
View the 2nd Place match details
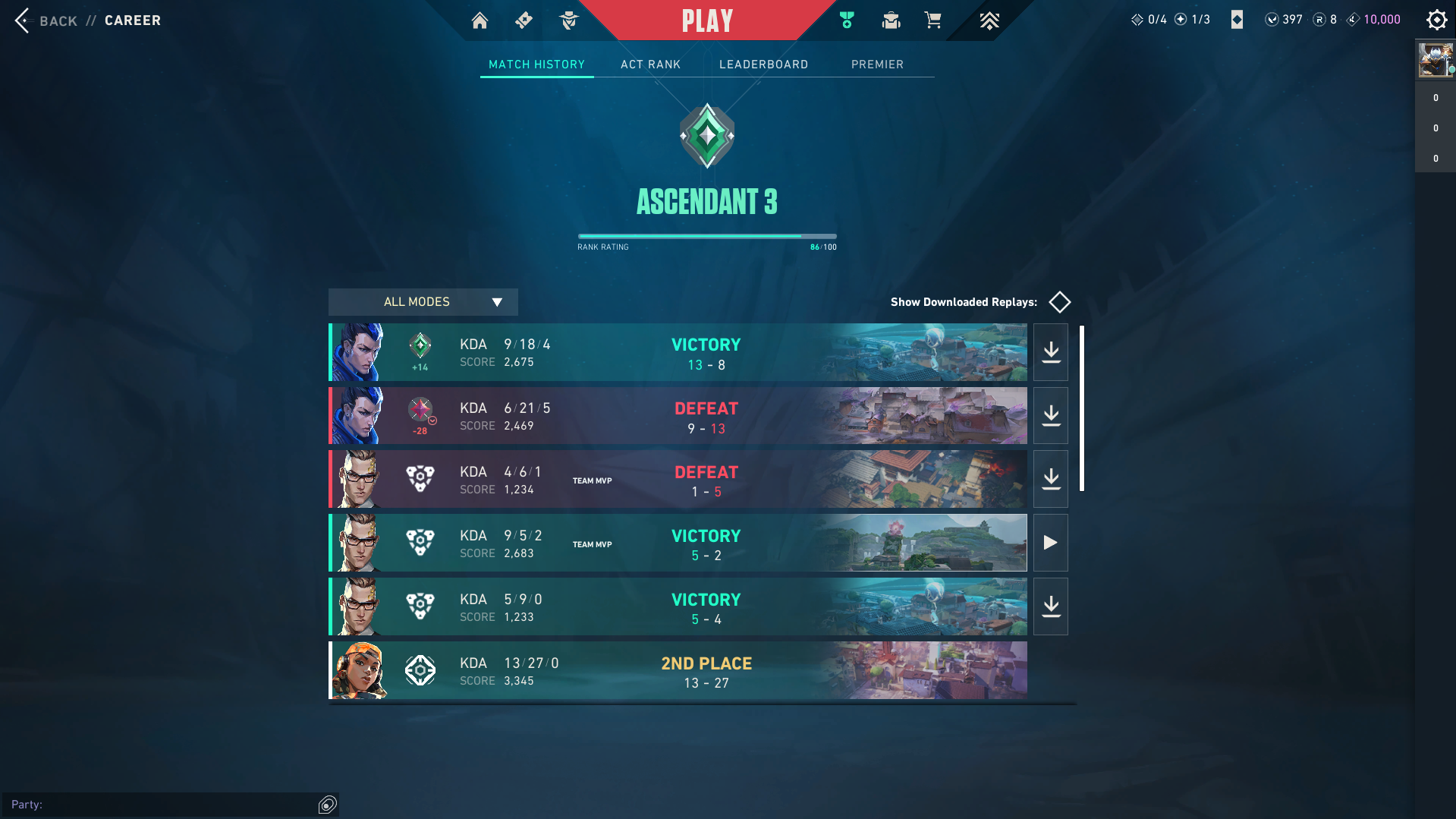[x=677, y=671]
